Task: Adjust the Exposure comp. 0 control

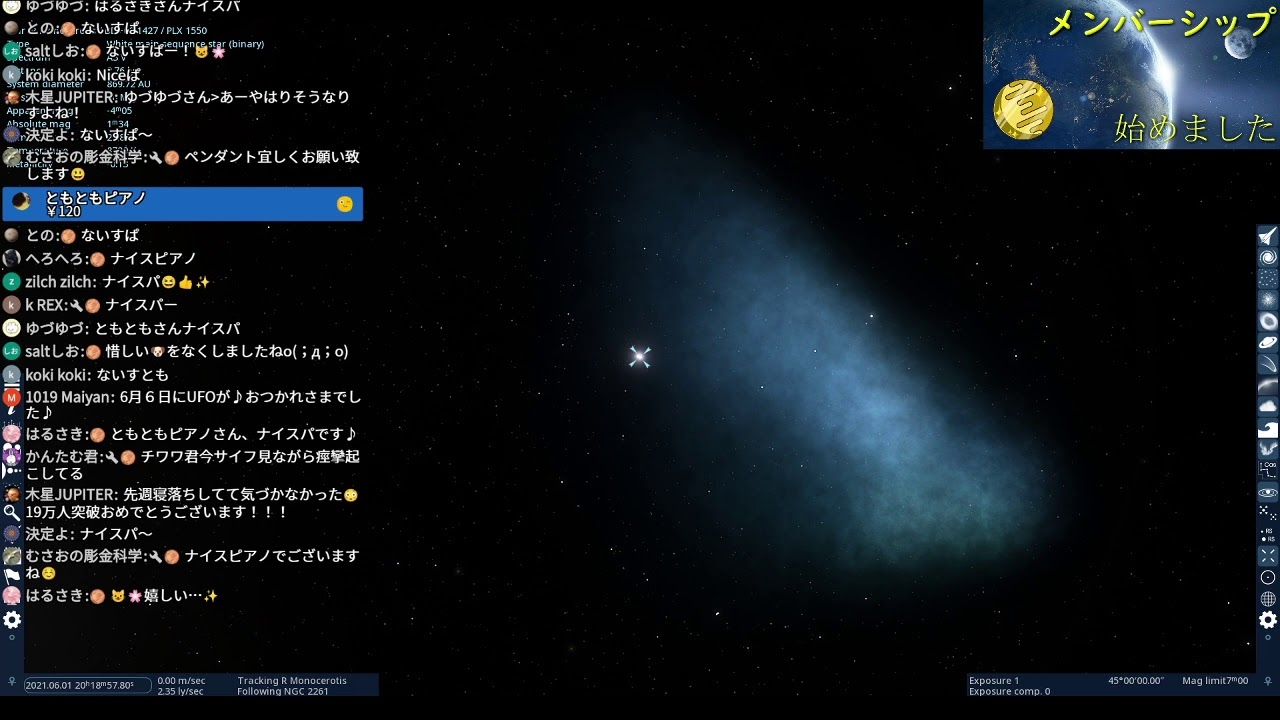Action: click(x=1010, y=690)
